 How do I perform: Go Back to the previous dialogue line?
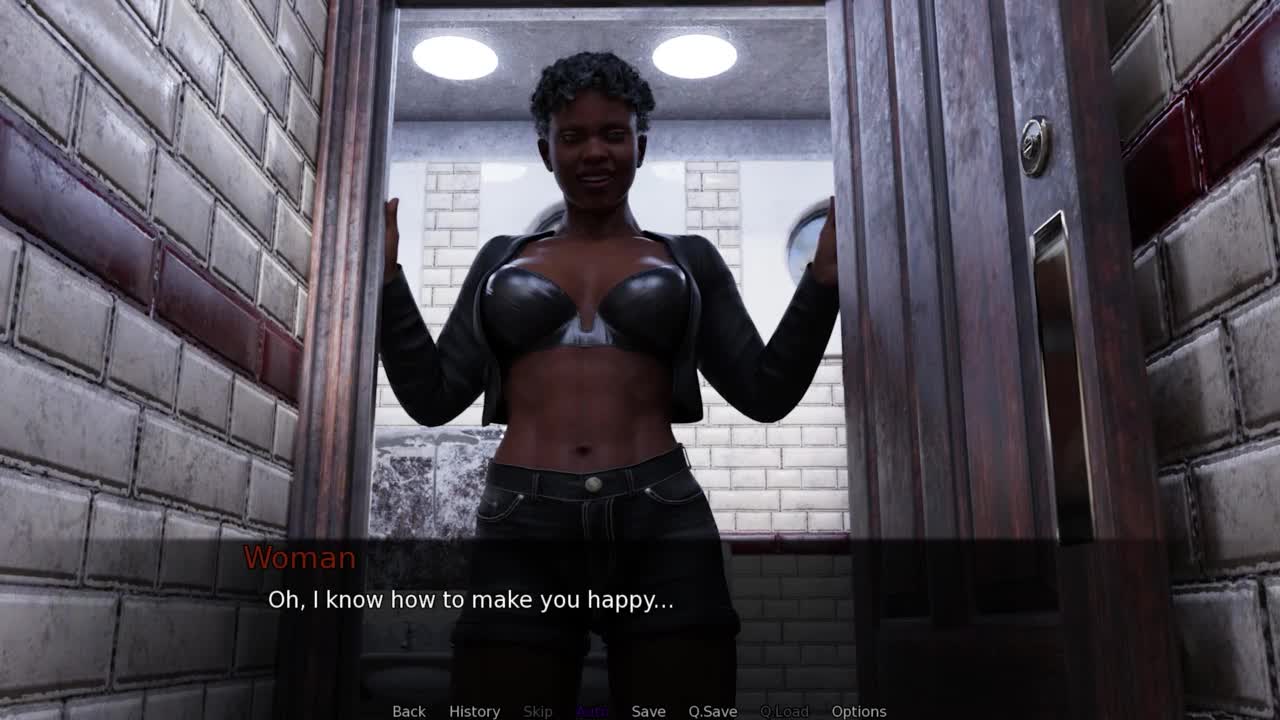408,711
